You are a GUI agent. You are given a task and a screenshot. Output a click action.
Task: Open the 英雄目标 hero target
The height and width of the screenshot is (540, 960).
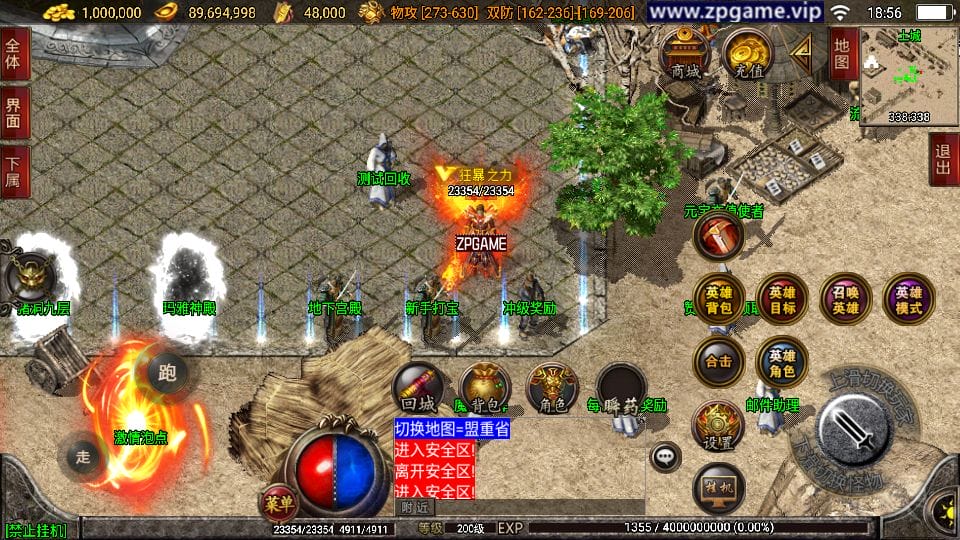tap(782, 299)
